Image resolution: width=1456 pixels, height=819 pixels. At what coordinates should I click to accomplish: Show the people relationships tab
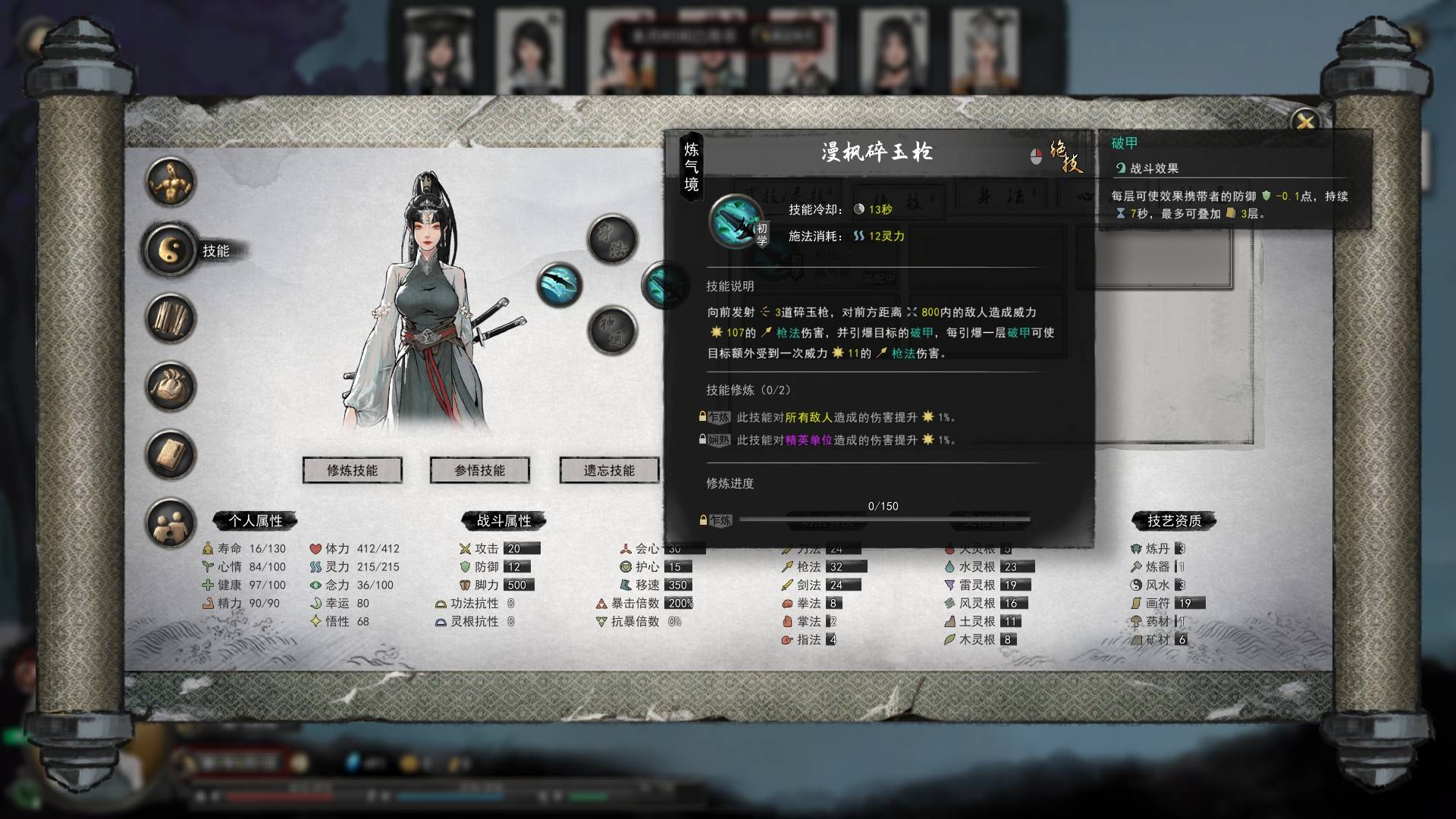[x=171, y=523]
